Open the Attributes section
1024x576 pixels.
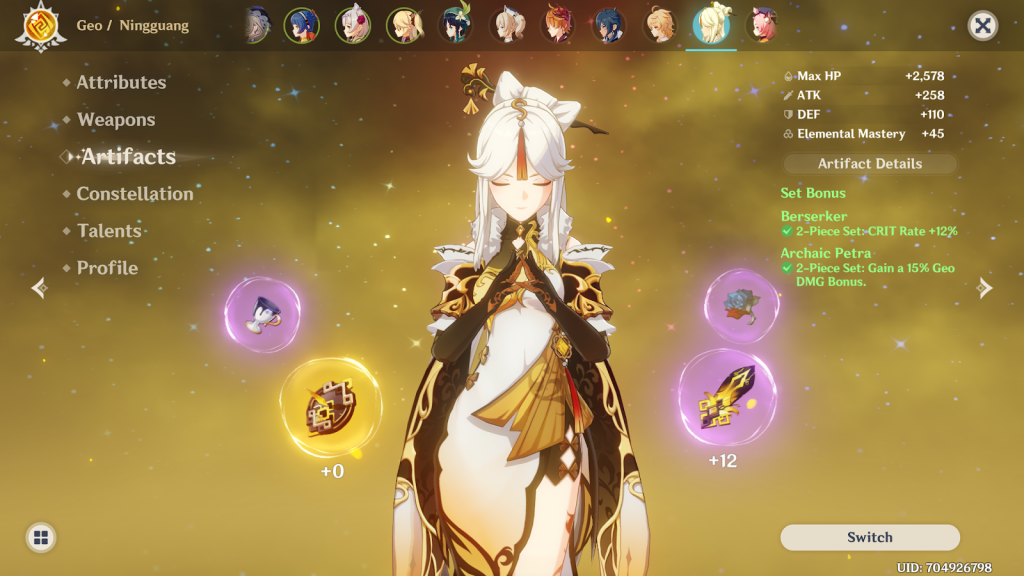click(121, 82)
